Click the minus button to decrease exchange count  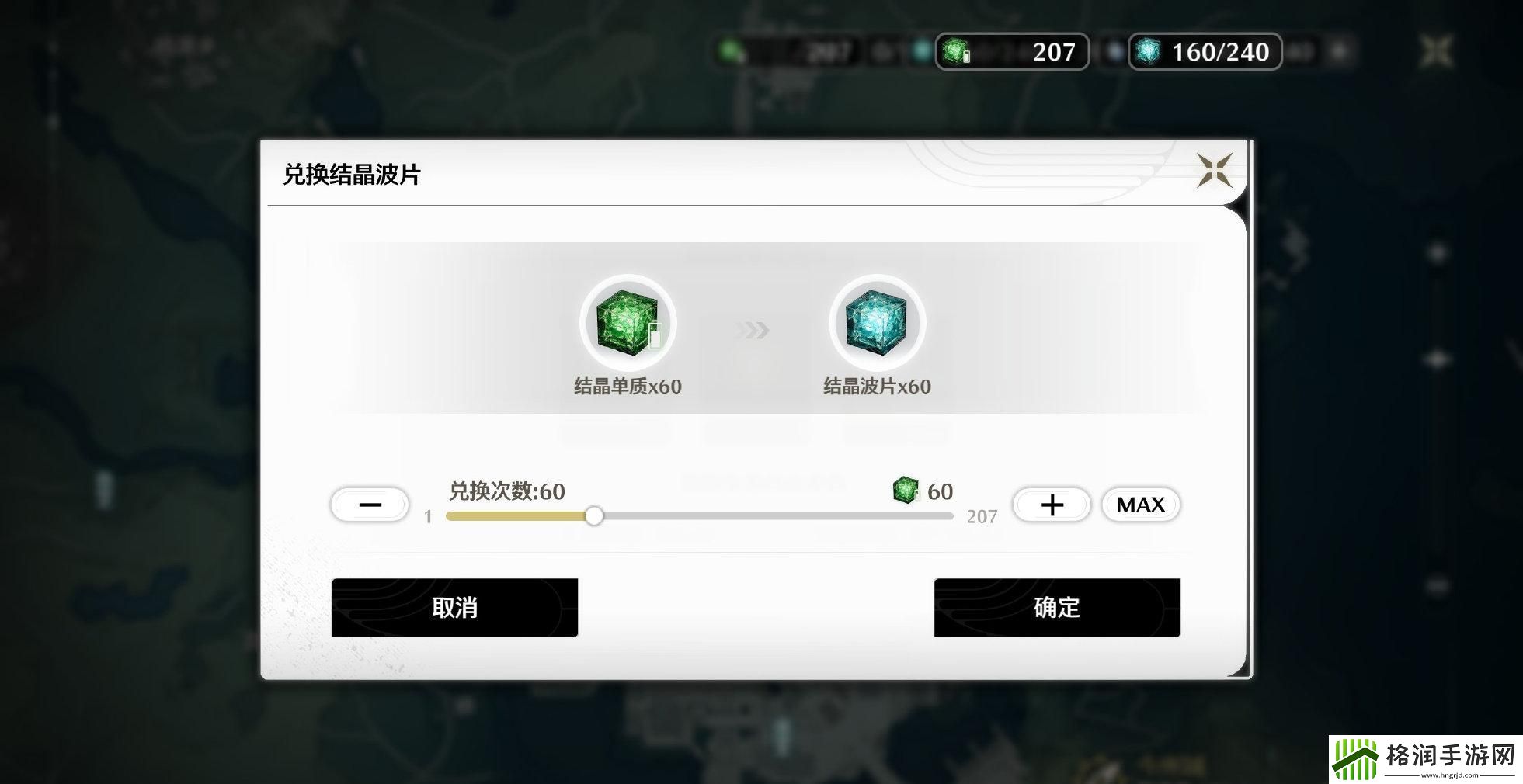point(369,505)
